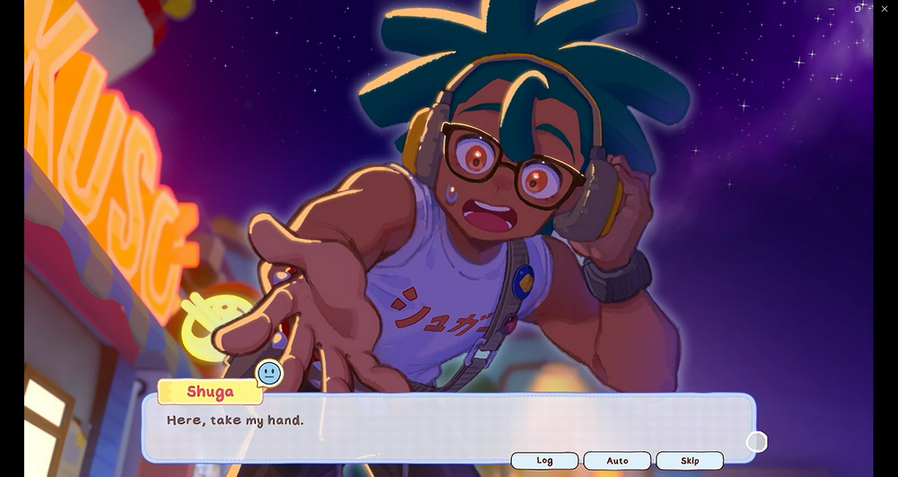Turn on Auto dialogue advance
Image resolution: width=898 pixels, height=477 pixels.
click(617, 461)
